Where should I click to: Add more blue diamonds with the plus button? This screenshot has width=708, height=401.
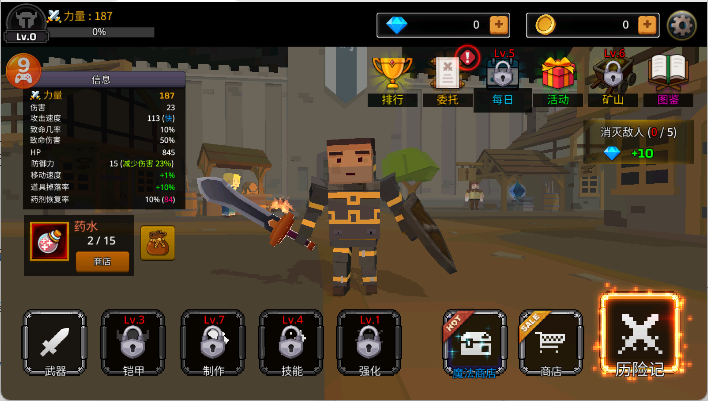499,24
